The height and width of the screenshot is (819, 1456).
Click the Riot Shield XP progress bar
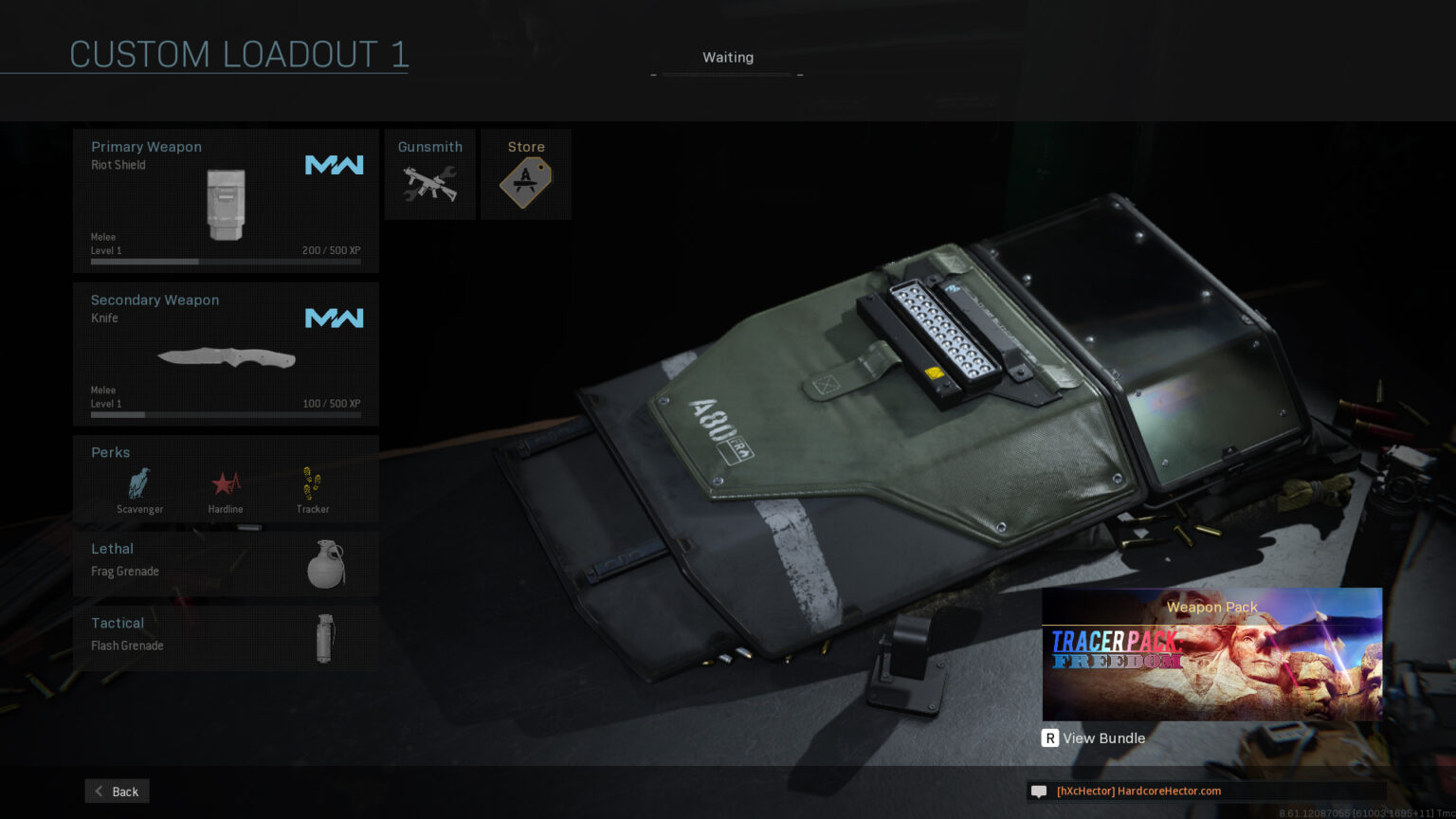[225, 262]
